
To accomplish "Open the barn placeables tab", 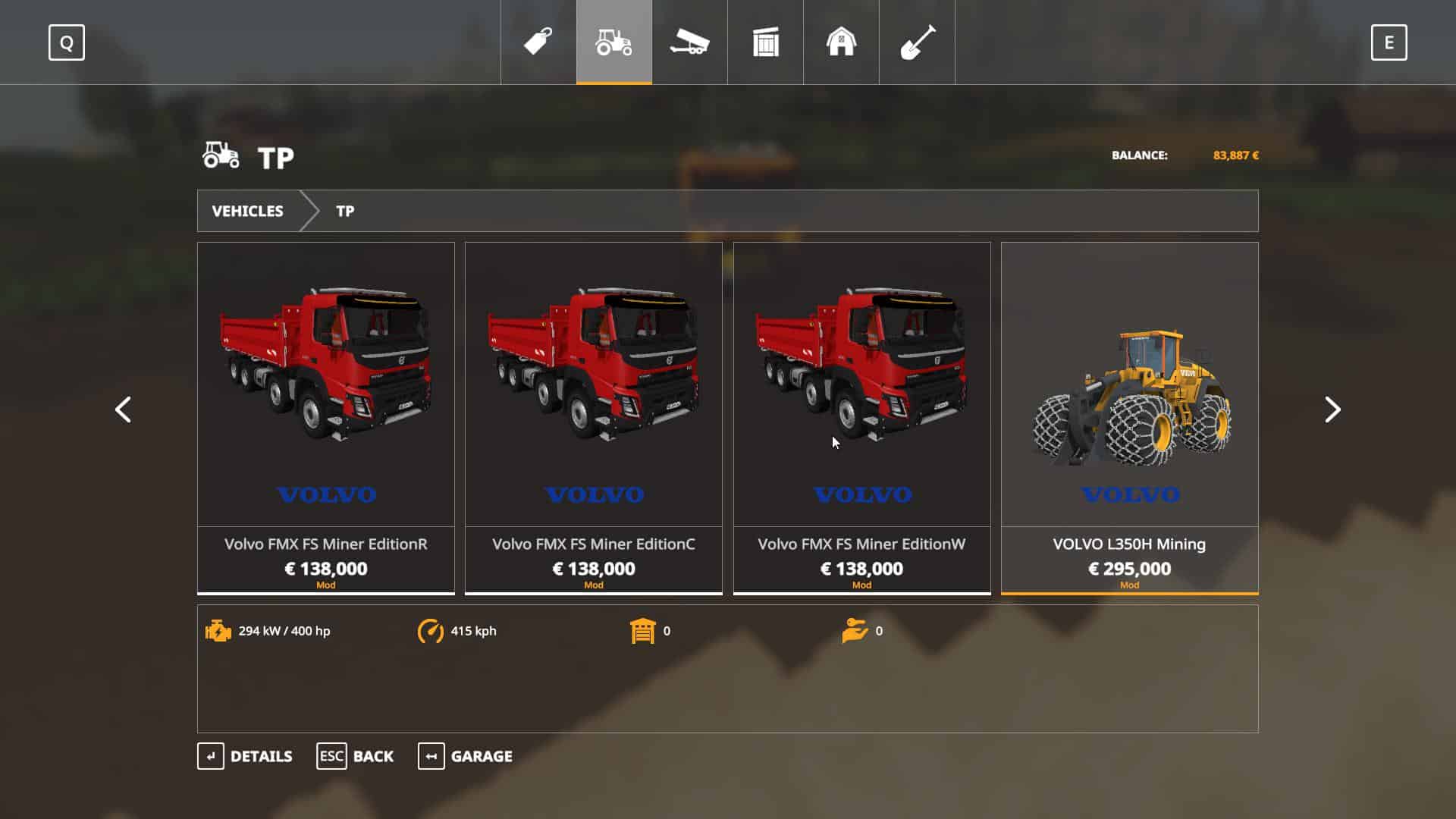I will pos(841,42).
